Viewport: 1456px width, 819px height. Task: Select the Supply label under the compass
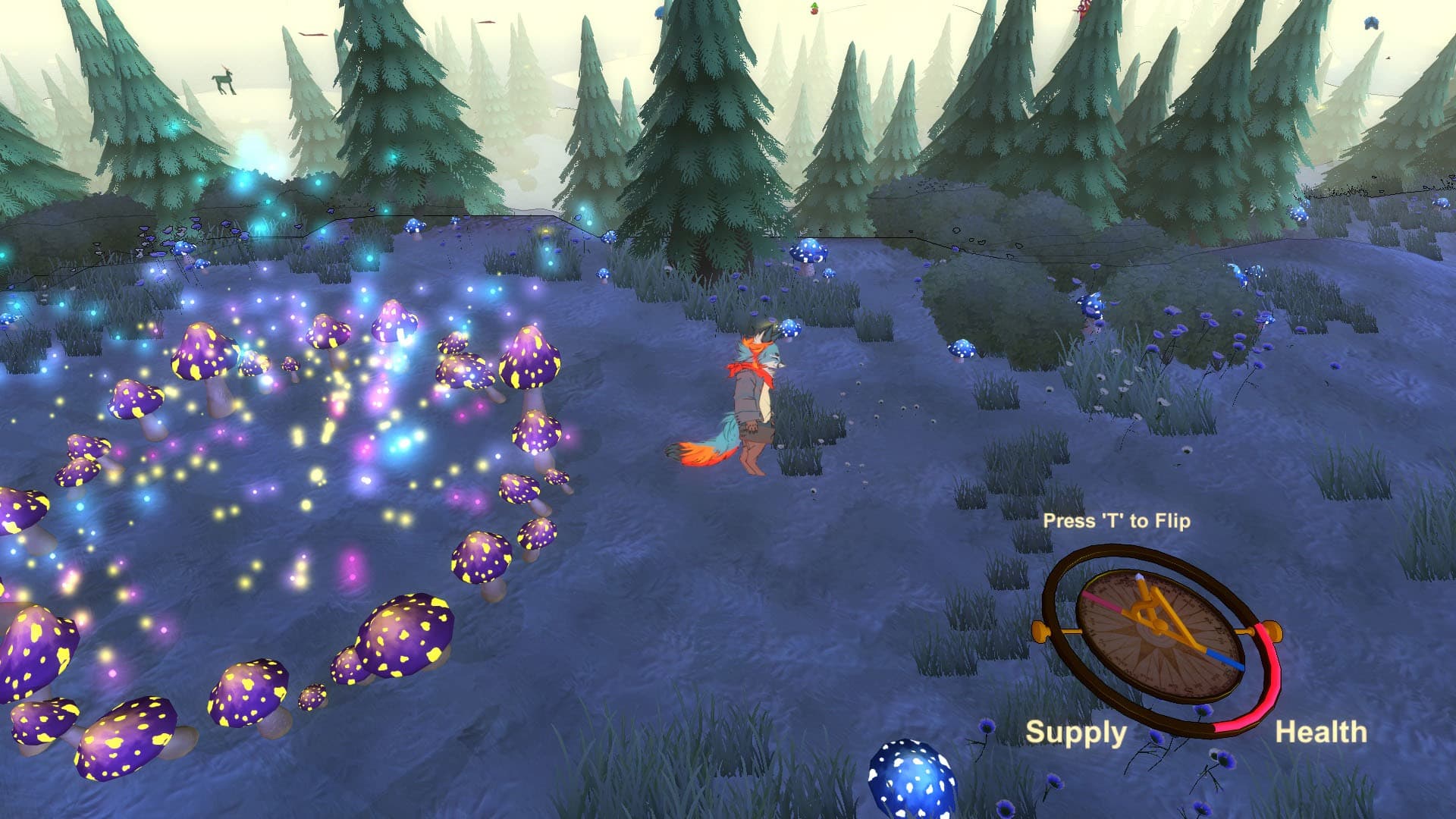point(1077,733)
